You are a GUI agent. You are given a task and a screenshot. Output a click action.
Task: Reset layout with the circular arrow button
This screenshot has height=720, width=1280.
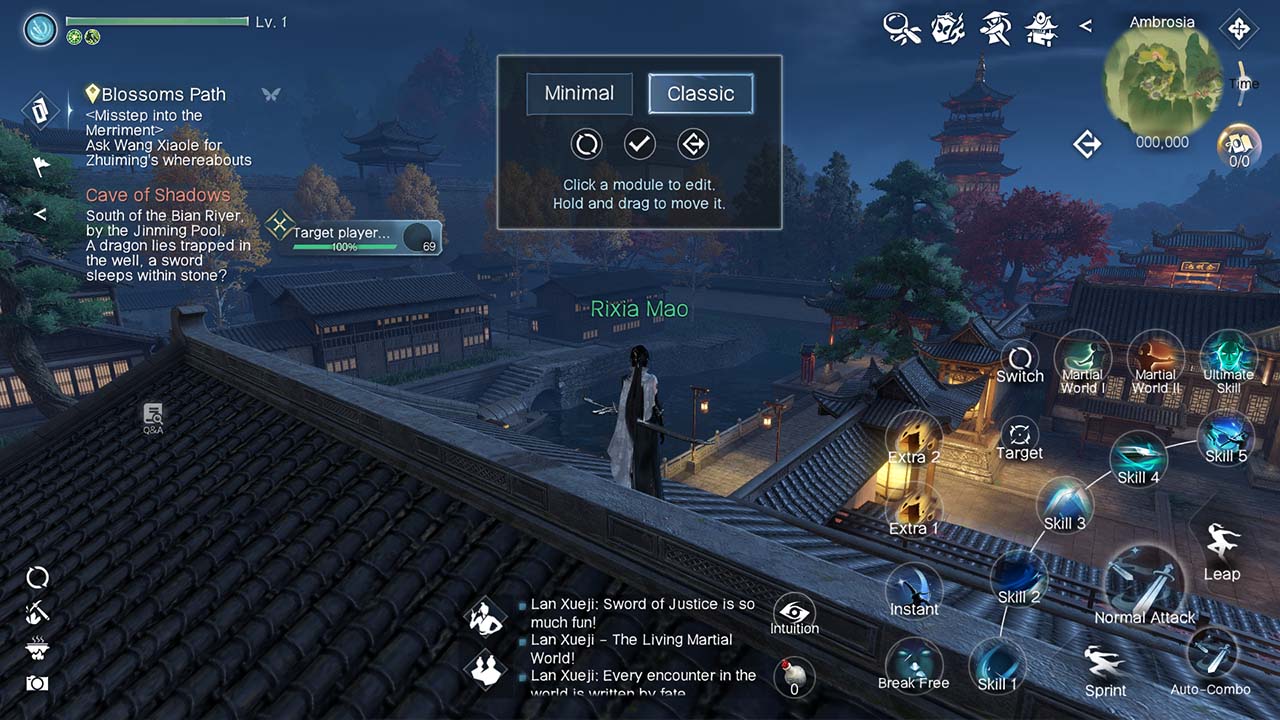coord(587,144)
